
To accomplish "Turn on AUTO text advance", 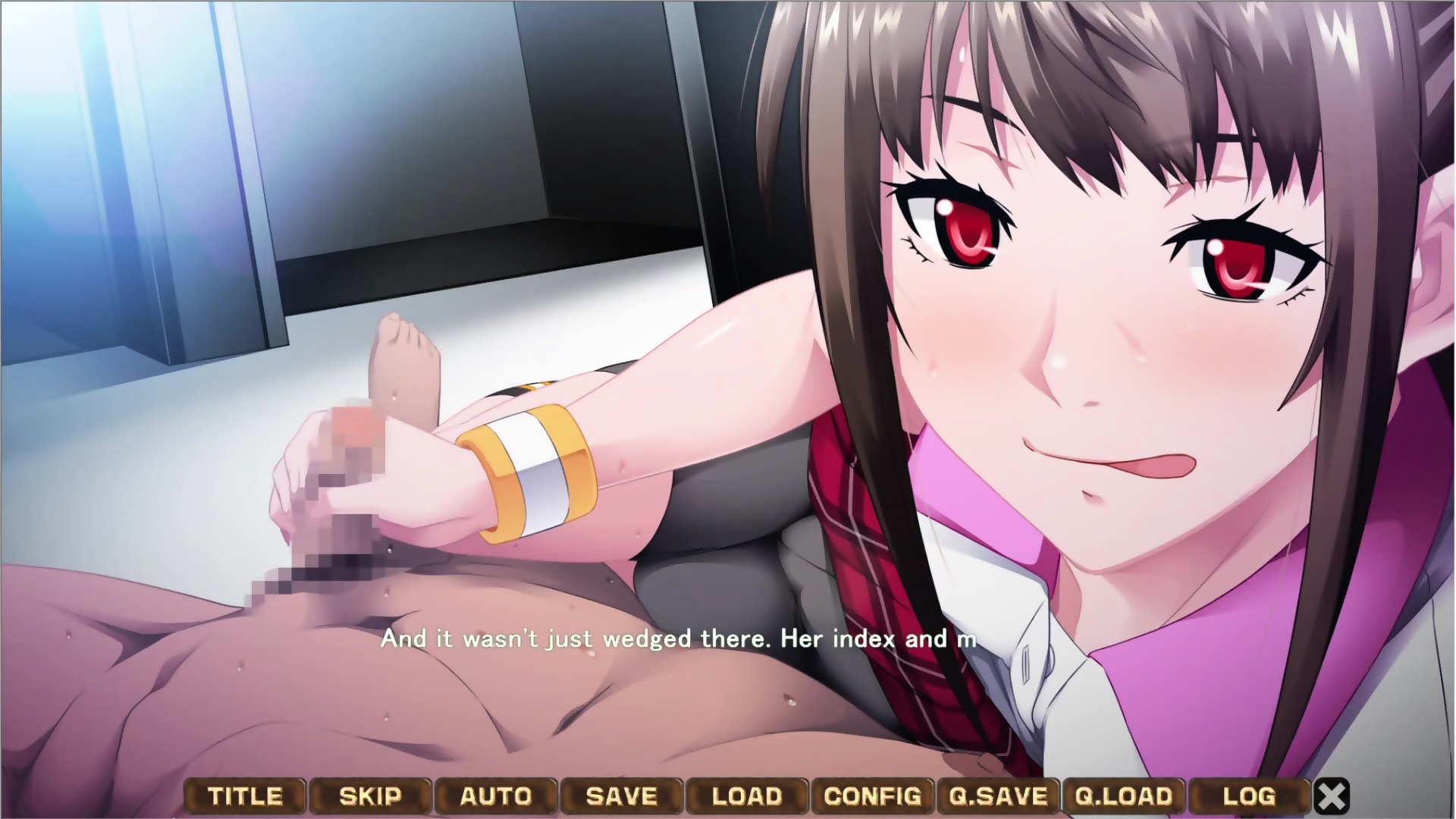I will point(496,796).
